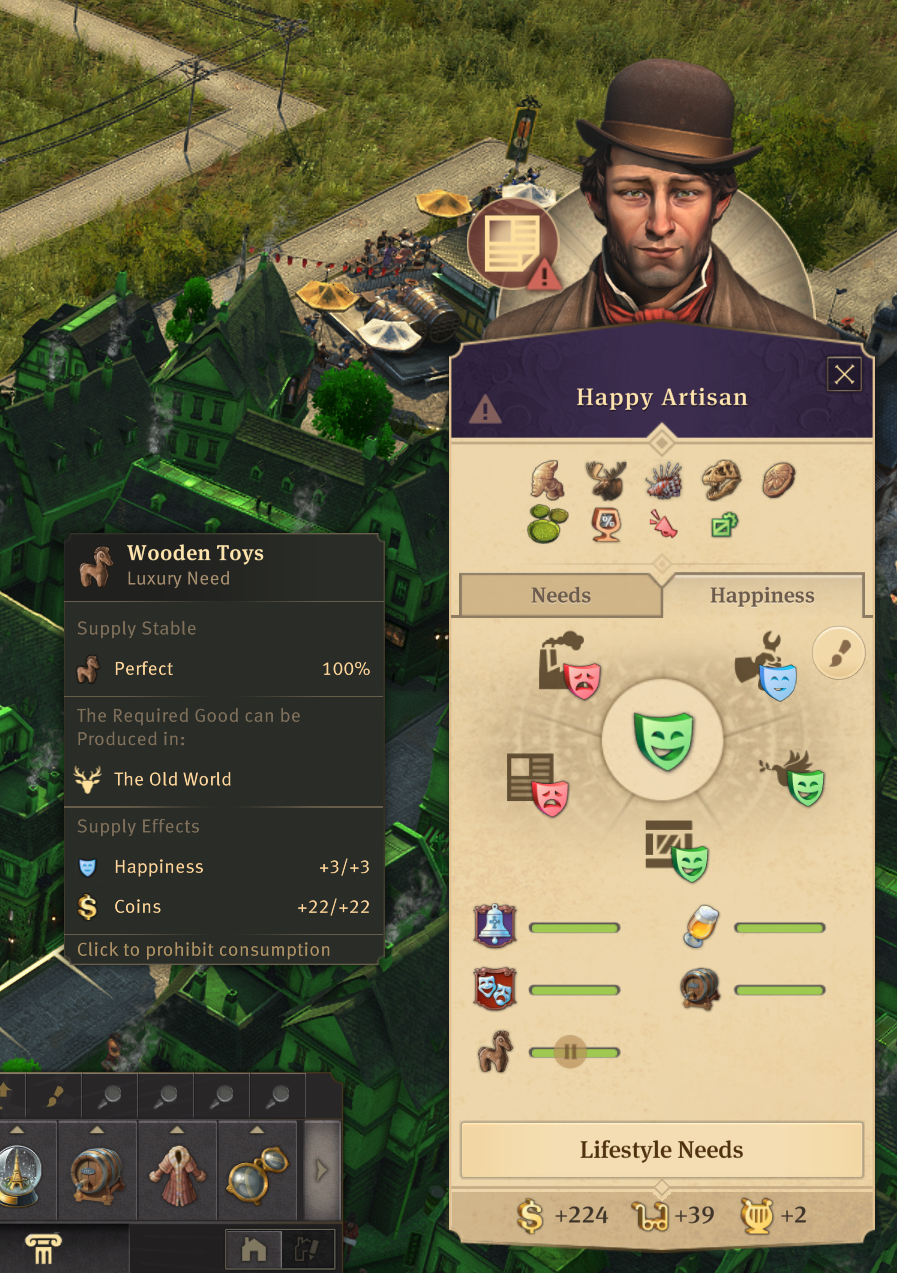Click the beer glass need icon
897x1273 pixels.
pos(701,927)
